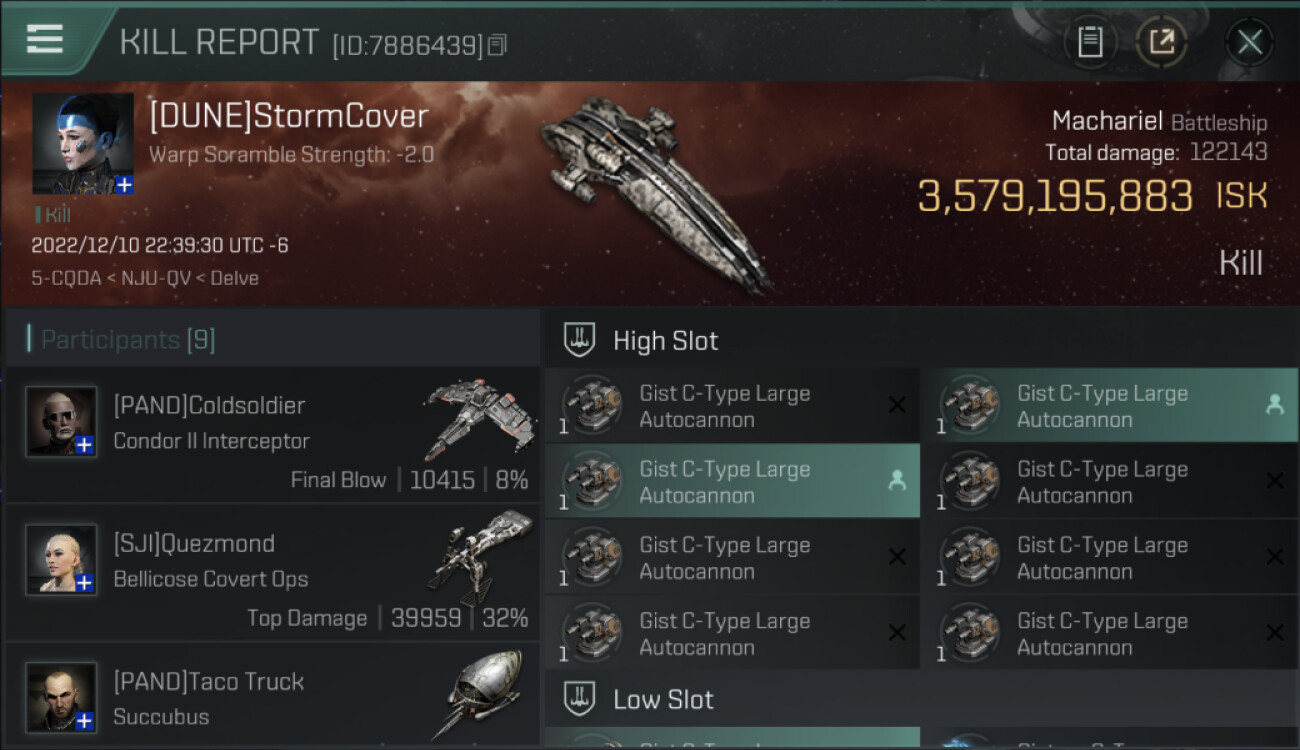Image resolution: width=1300 pixels, height=750 pixels.
Task: Click Quezmond's portrait
Action: pos(61,558)
